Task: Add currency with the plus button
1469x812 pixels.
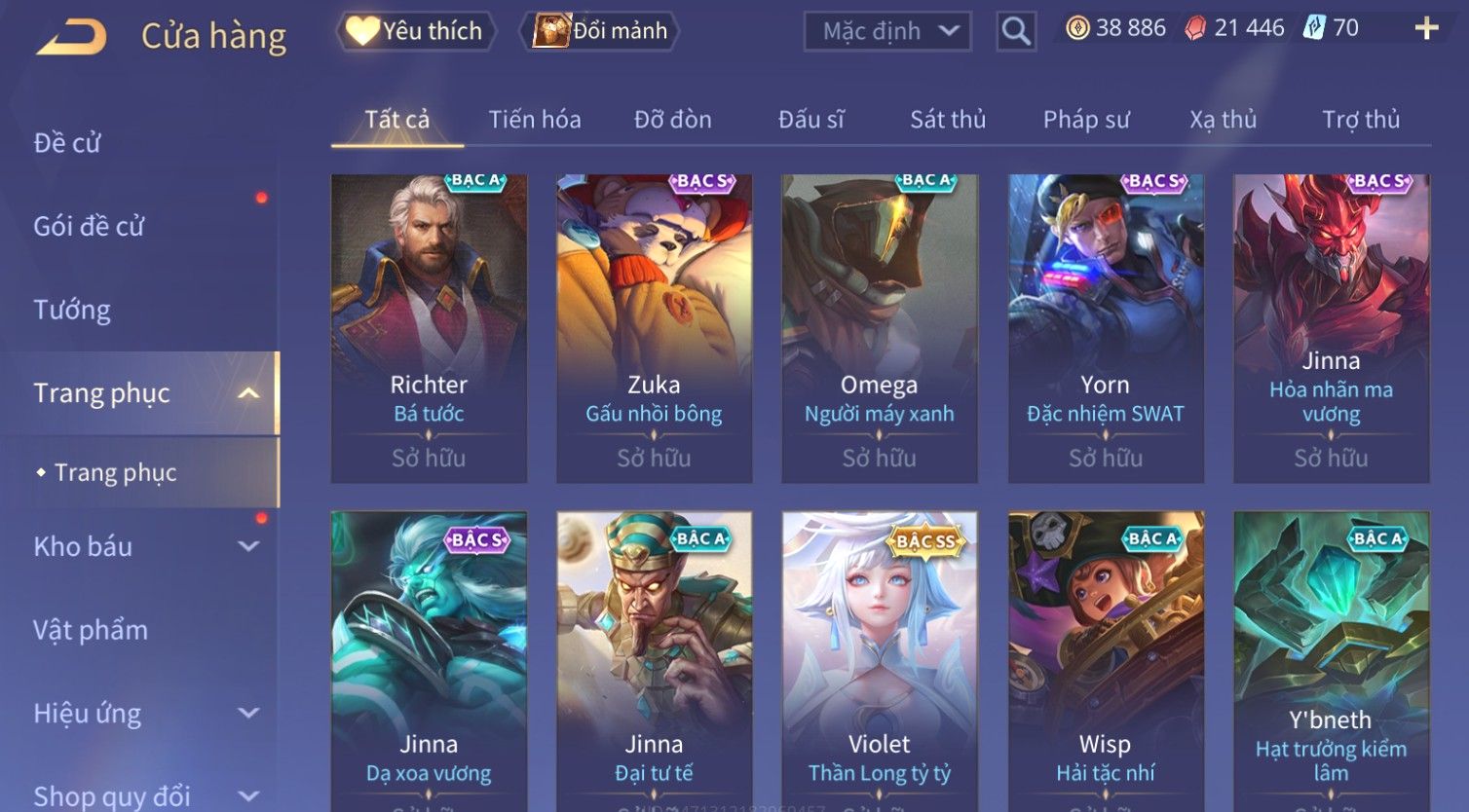Action: [x=1426, y=28]
